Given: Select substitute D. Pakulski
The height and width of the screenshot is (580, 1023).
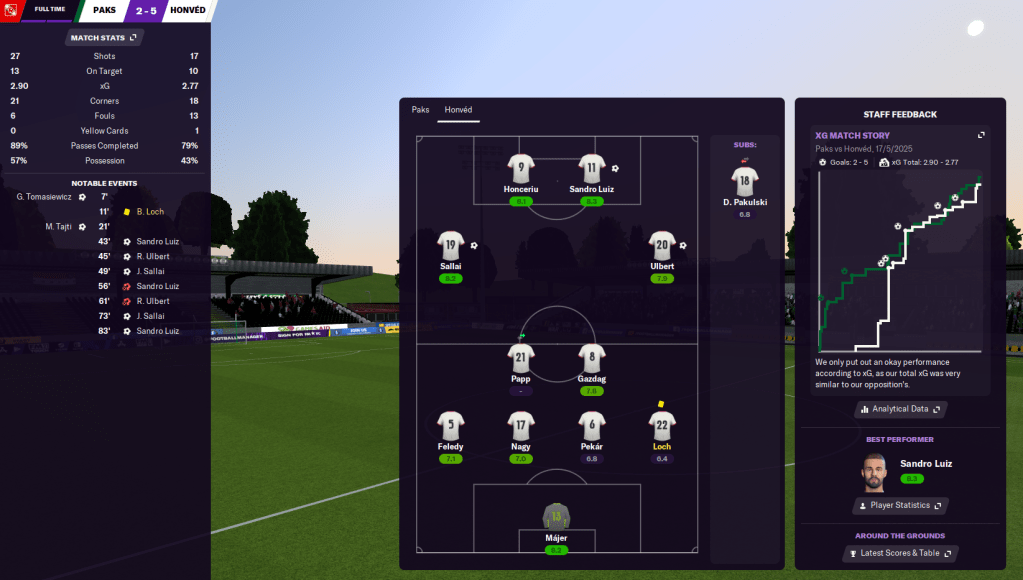Looking at the screenshot, I should (744, 182).
